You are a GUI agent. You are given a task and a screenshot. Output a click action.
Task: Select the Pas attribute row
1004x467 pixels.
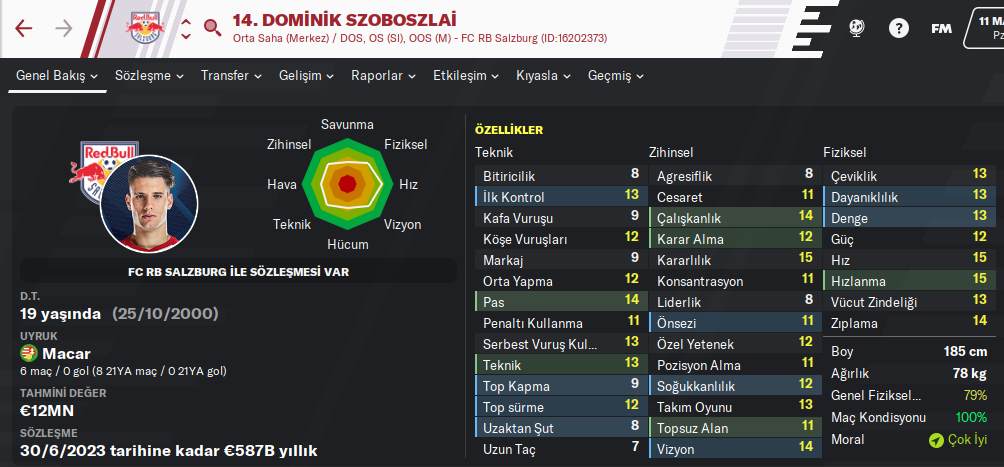click(558, 302)
